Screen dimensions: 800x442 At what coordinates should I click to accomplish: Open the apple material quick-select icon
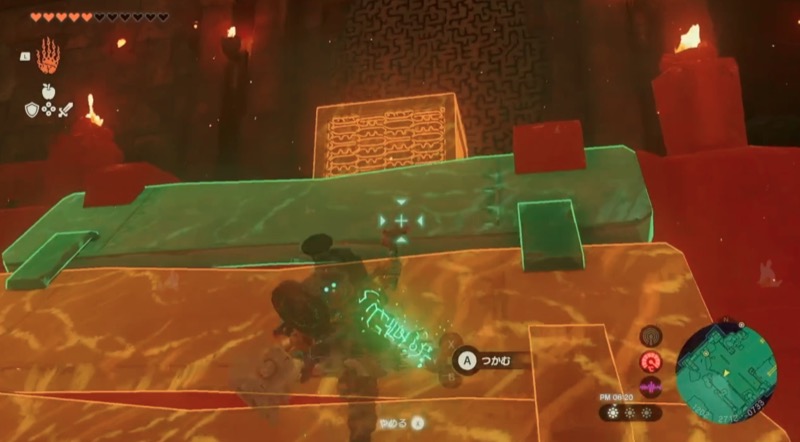click(48, 91)
